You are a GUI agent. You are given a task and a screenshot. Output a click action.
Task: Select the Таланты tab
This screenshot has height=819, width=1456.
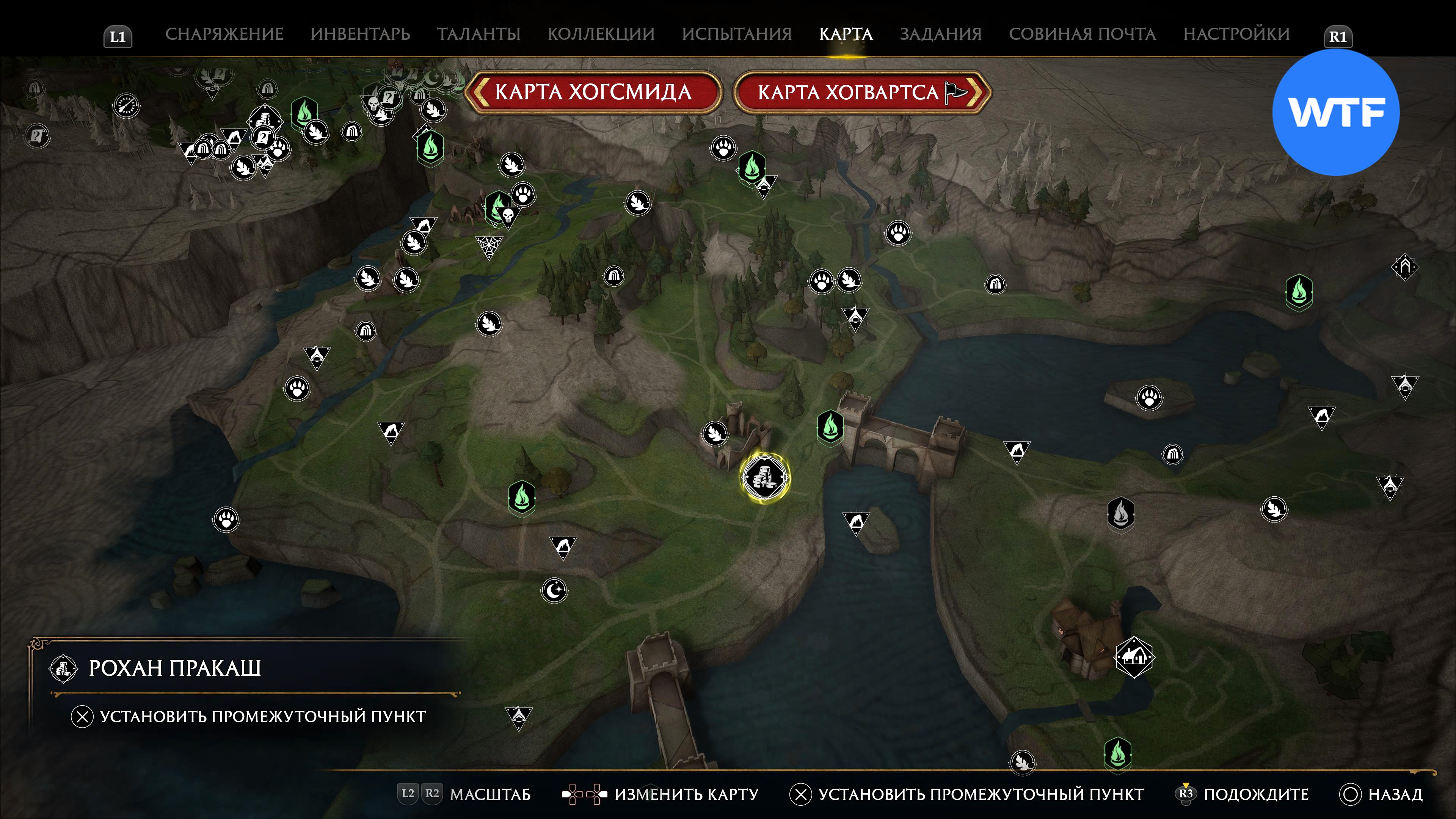click(478, 34)
